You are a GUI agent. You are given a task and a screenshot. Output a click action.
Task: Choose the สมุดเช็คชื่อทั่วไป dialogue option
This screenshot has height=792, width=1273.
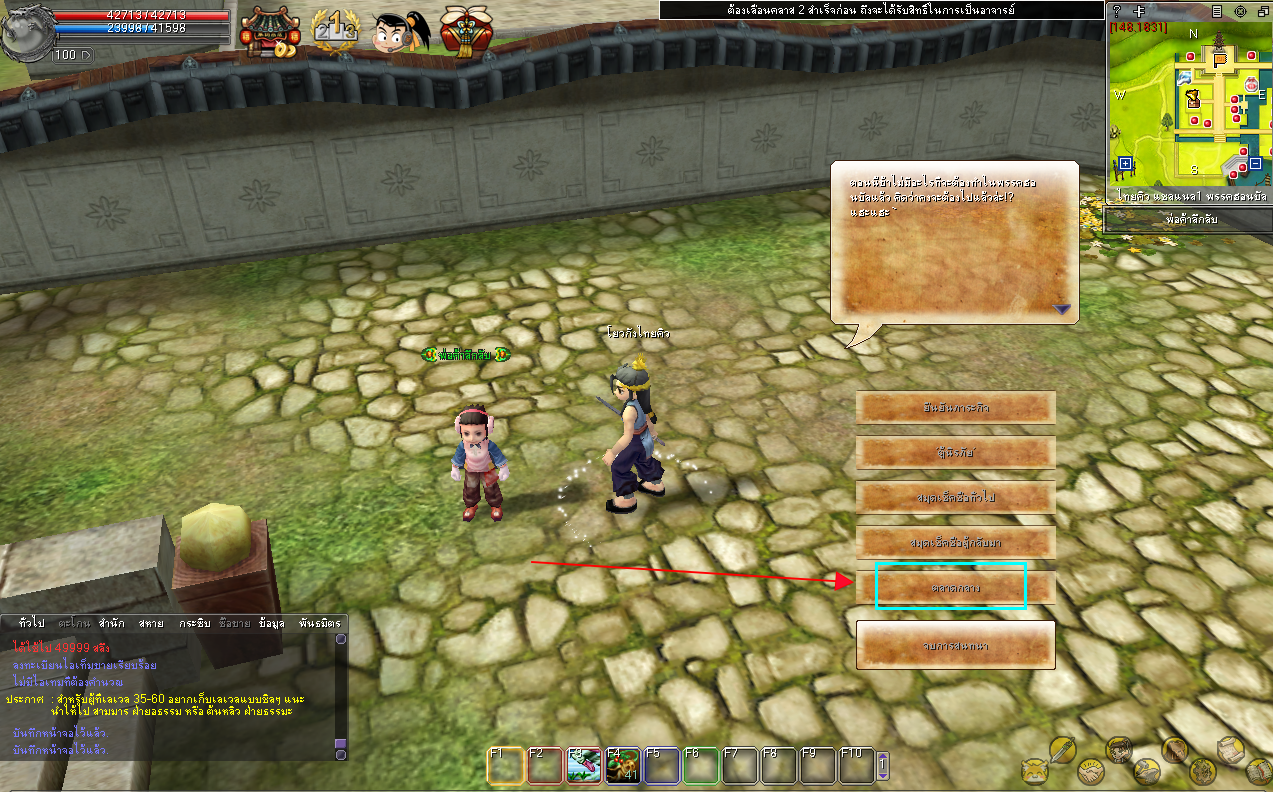pos(955,497)
